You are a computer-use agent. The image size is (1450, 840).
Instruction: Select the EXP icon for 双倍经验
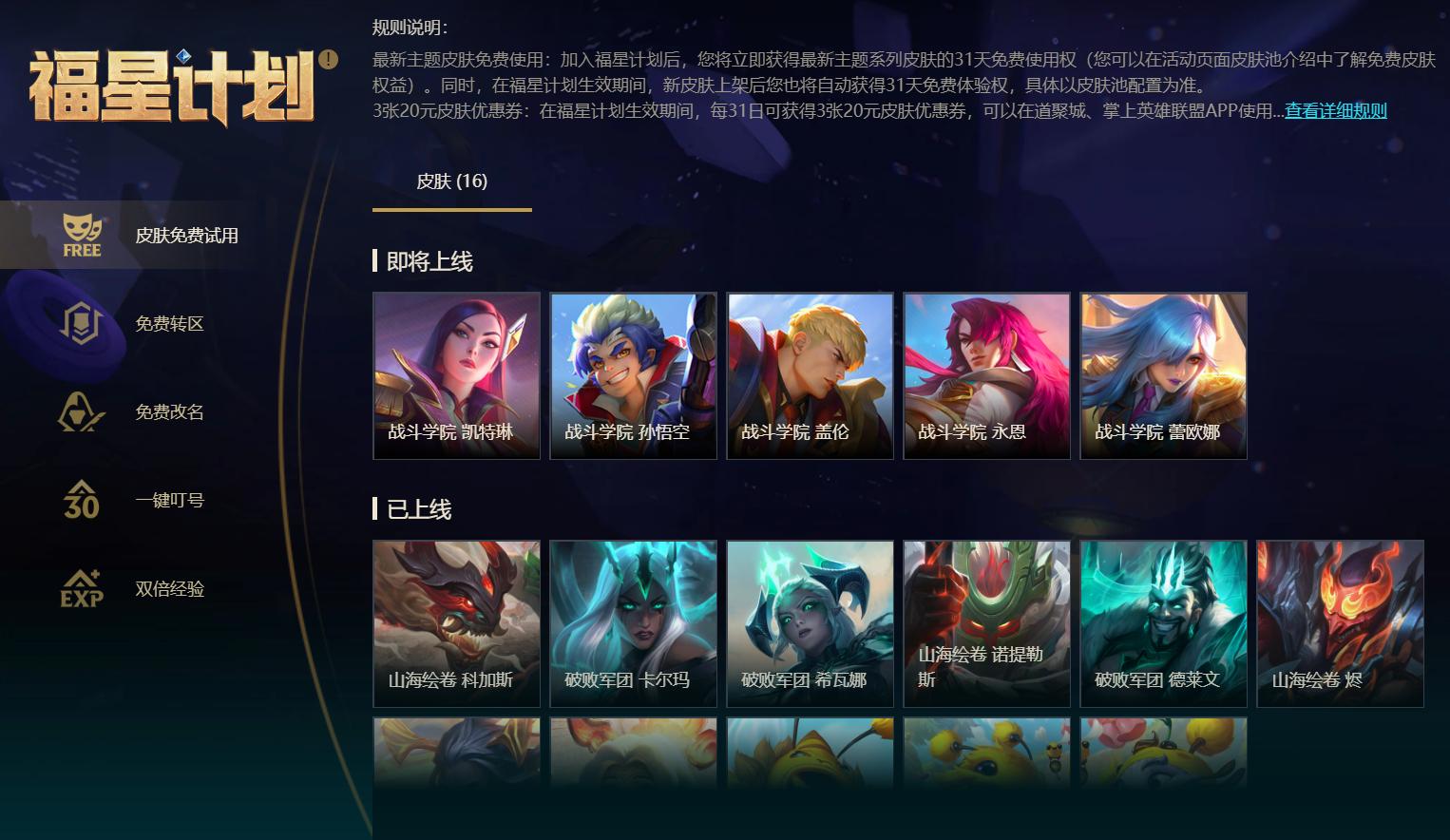click(82, 589)
